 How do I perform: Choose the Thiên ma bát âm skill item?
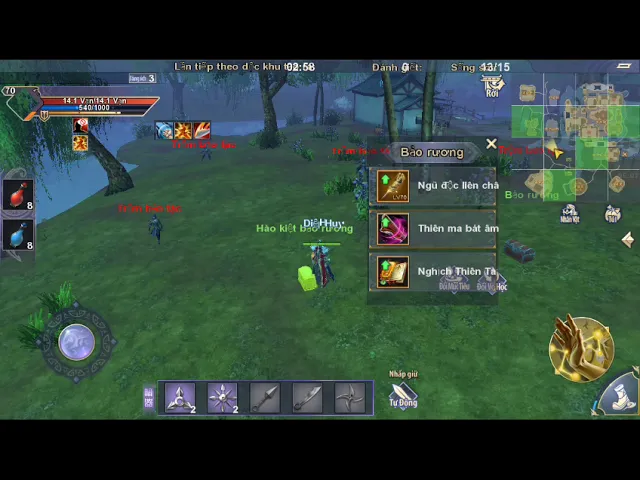433,229
